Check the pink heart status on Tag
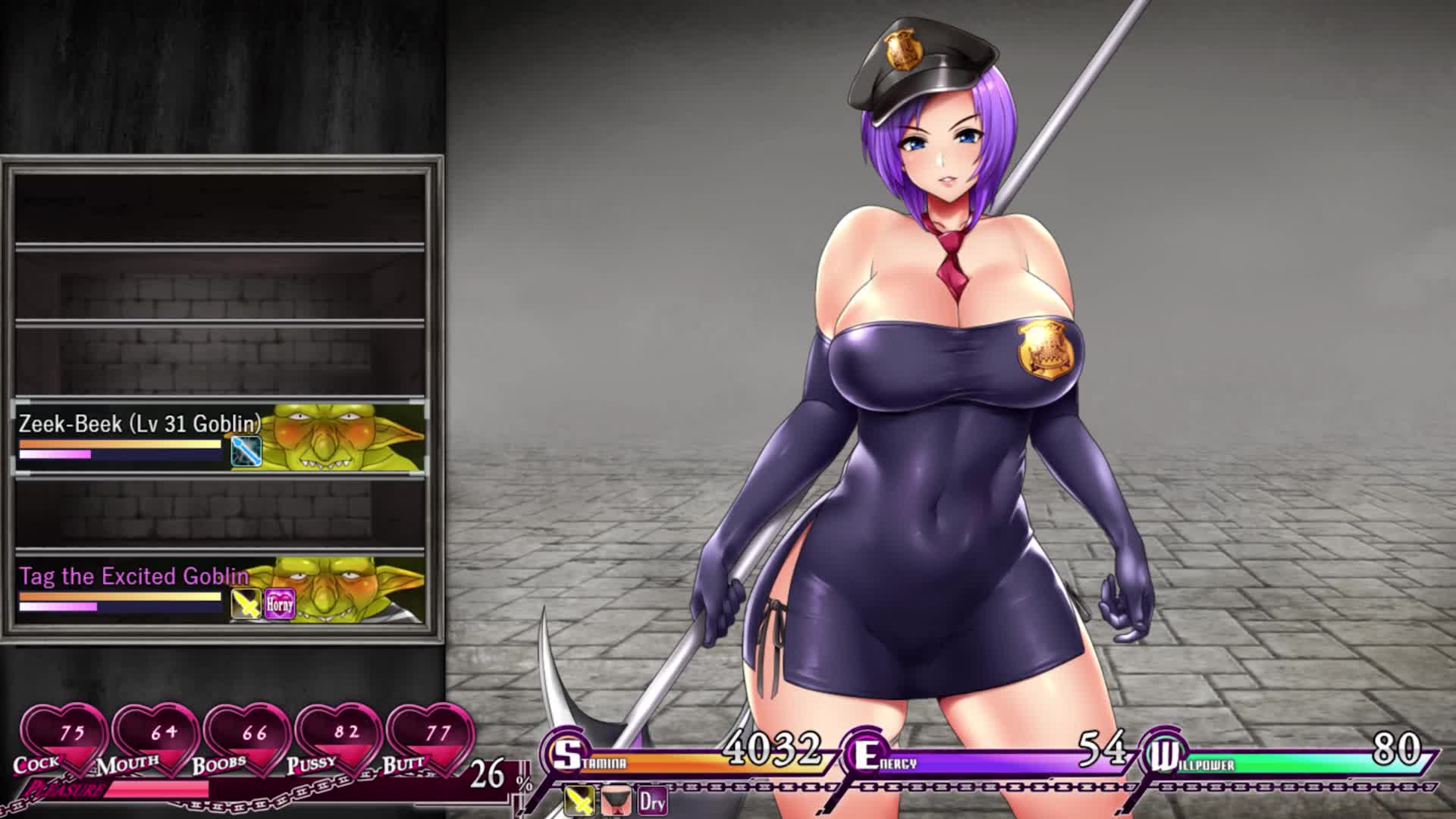Image resolution: width=1456 pixels, height=819 pixels. [279, 604]
